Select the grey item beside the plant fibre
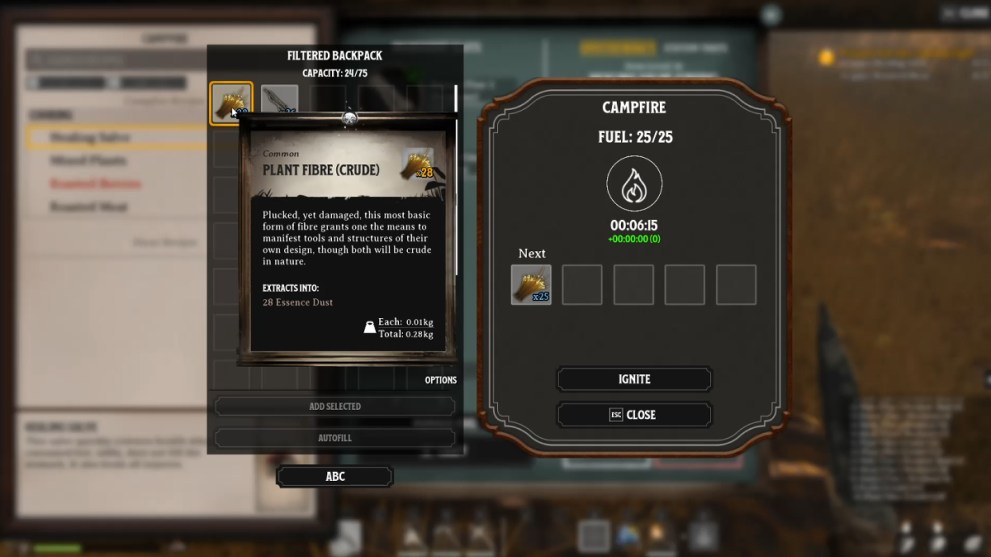This screenshot has height=557, width=991. click(279, 99)
